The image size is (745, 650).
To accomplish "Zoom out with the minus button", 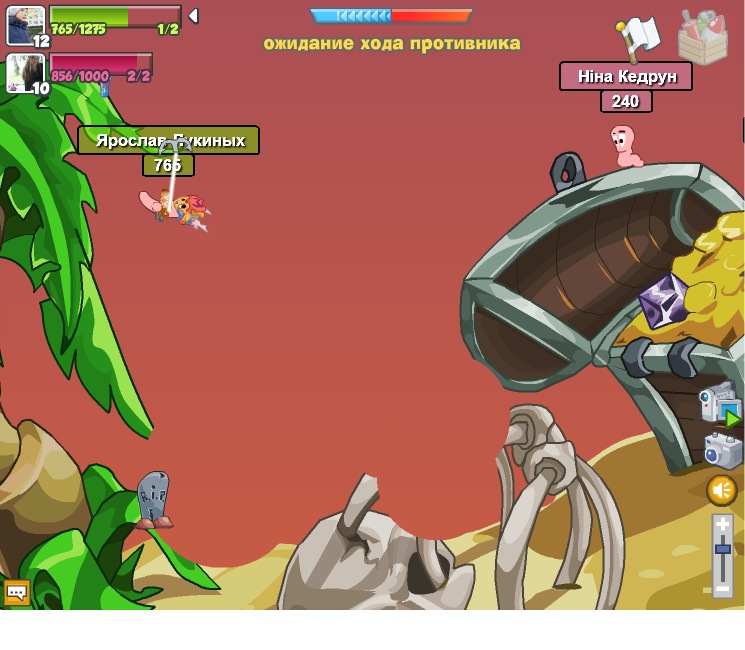I will 722,589.
